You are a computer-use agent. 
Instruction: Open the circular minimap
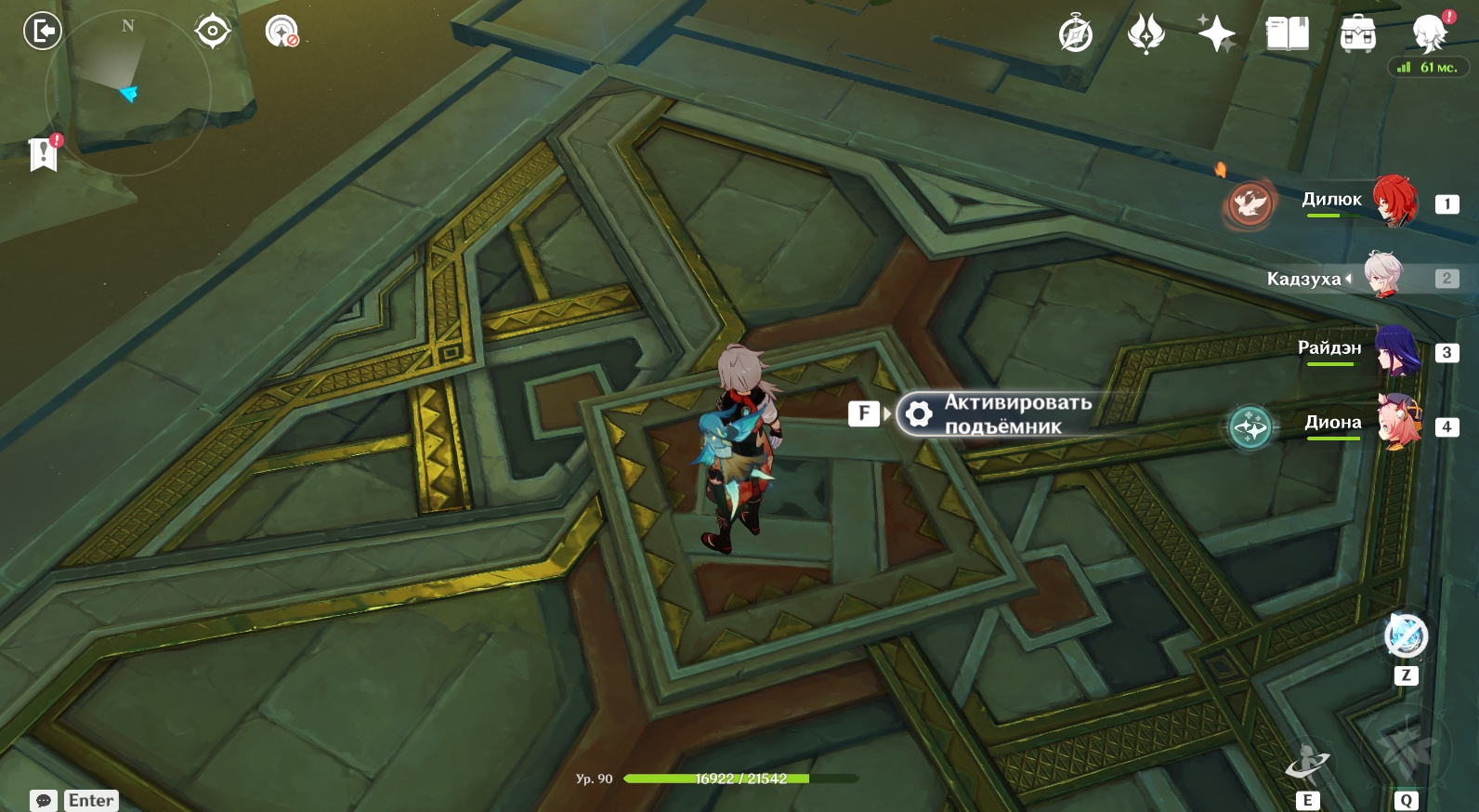[128, 92]
